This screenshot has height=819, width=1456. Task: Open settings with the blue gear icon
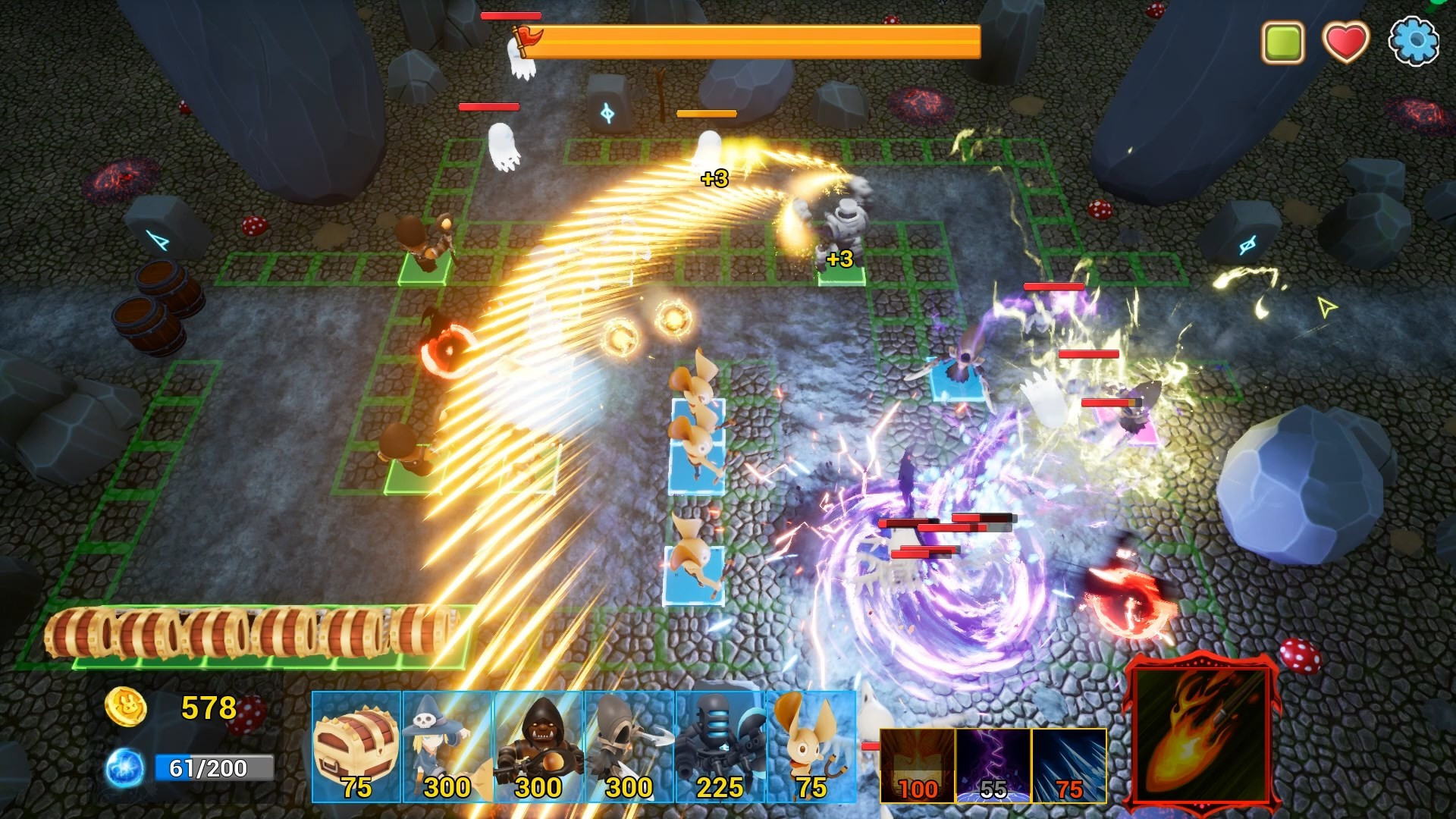point(1413,41)
